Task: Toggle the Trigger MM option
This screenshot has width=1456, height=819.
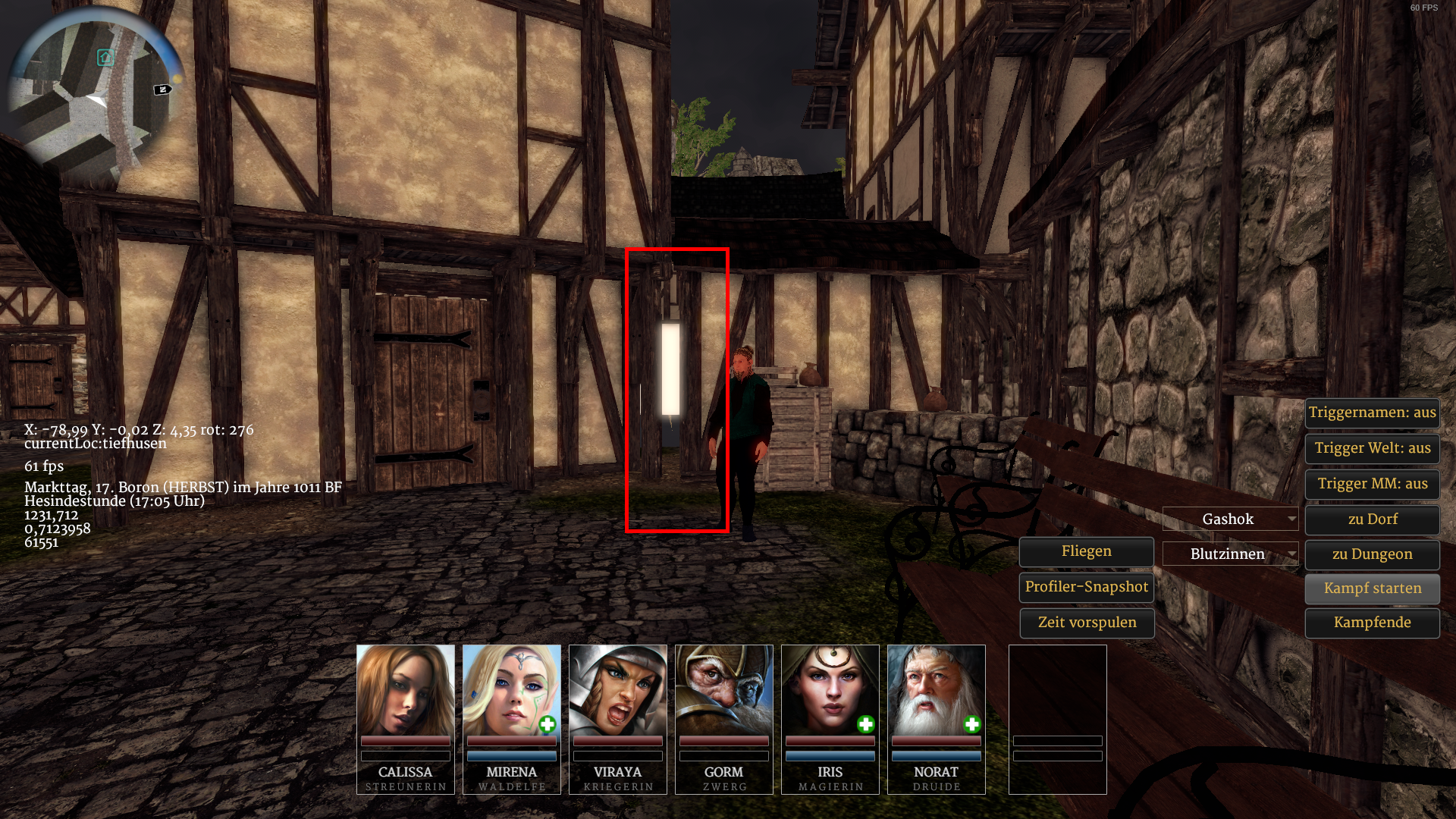Action: point(1372,484)
